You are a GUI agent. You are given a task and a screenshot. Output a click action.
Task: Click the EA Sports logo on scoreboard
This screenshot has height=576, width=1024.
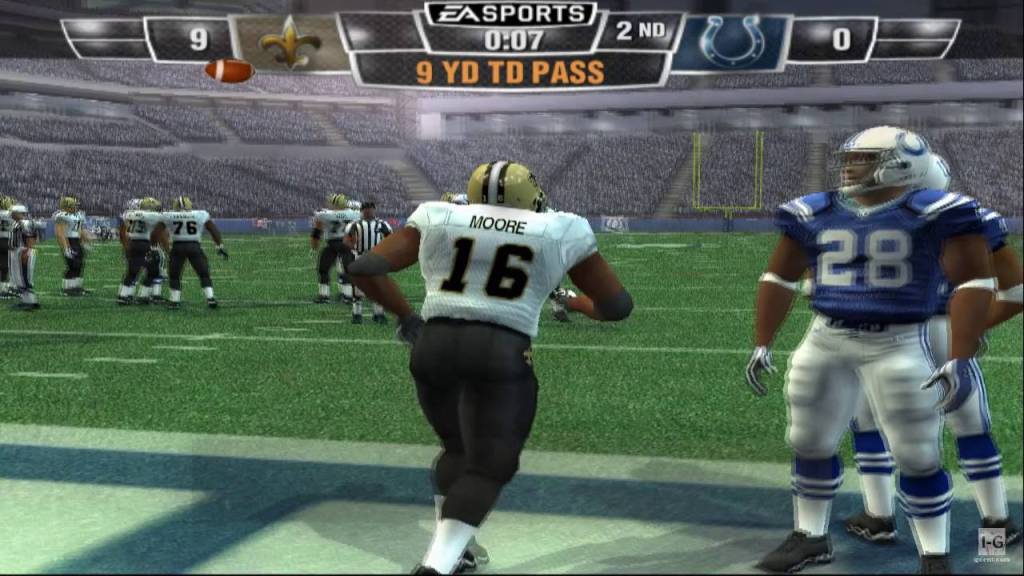511,15
